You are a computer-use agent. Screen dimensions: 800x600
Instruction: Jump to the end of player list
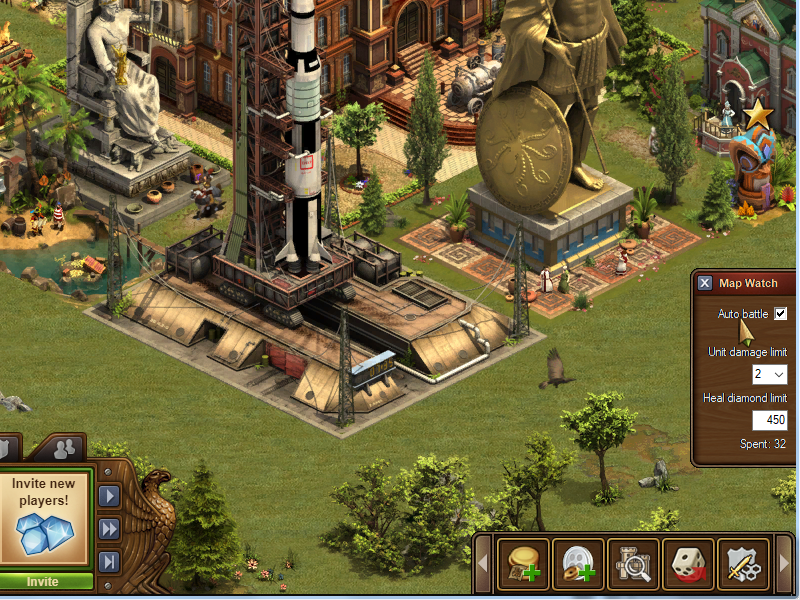108,560
